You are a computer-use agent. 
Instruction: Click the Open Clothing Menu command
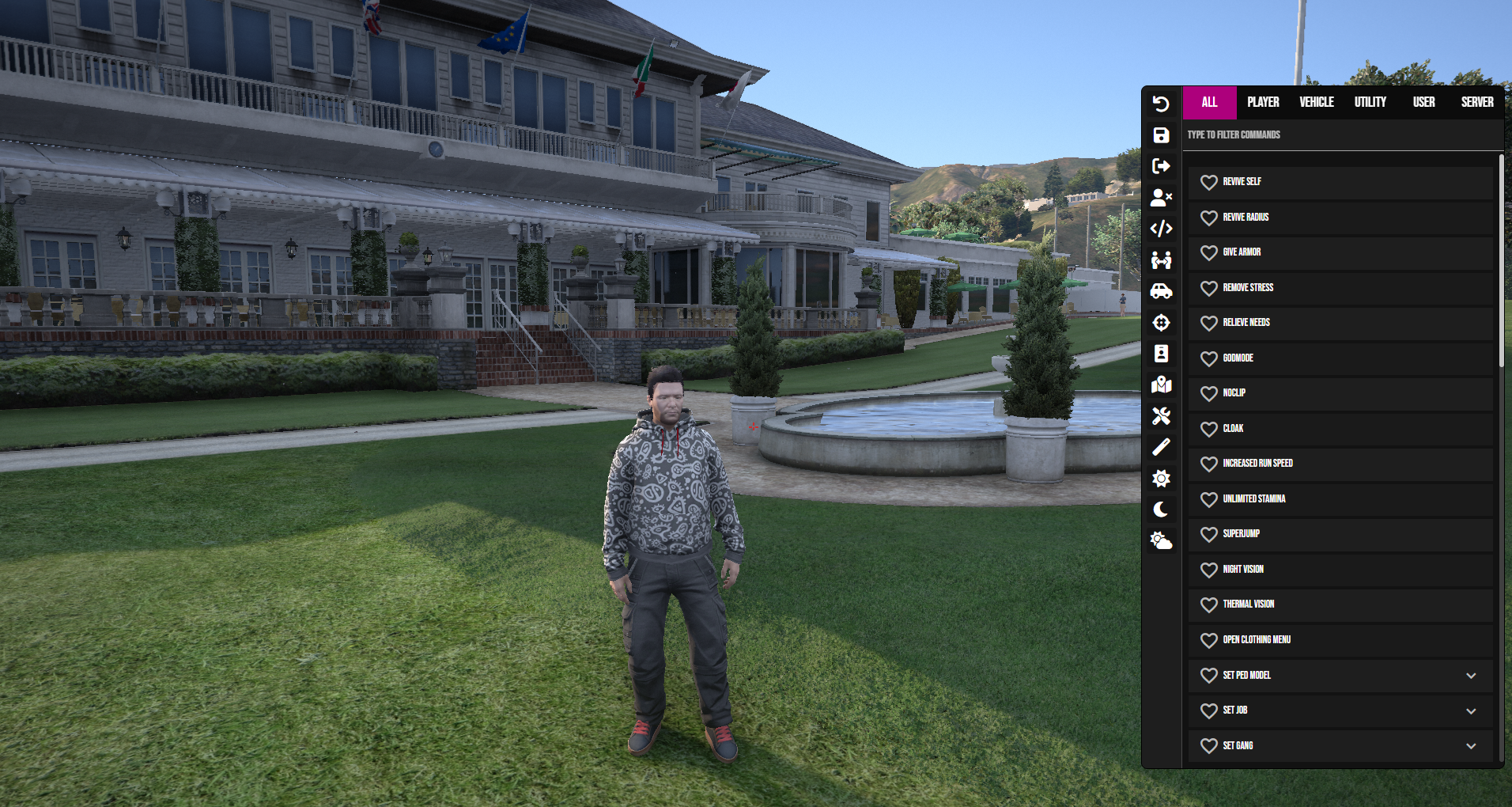pos(1257,640)
